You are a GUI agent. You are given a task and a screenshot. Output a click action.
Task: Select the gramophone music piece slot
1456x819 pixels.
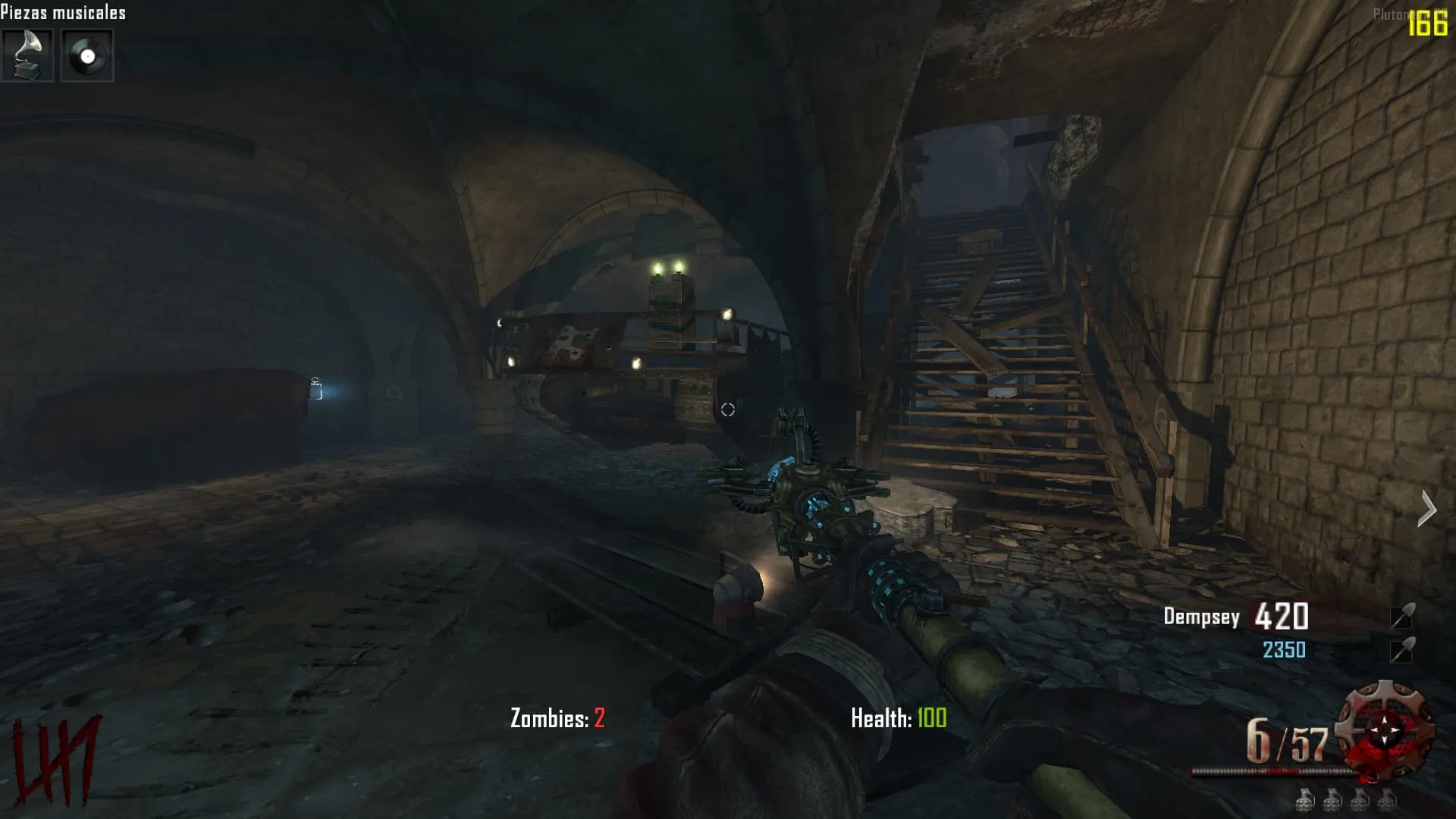pyautogui.click(x=27, y=55)
